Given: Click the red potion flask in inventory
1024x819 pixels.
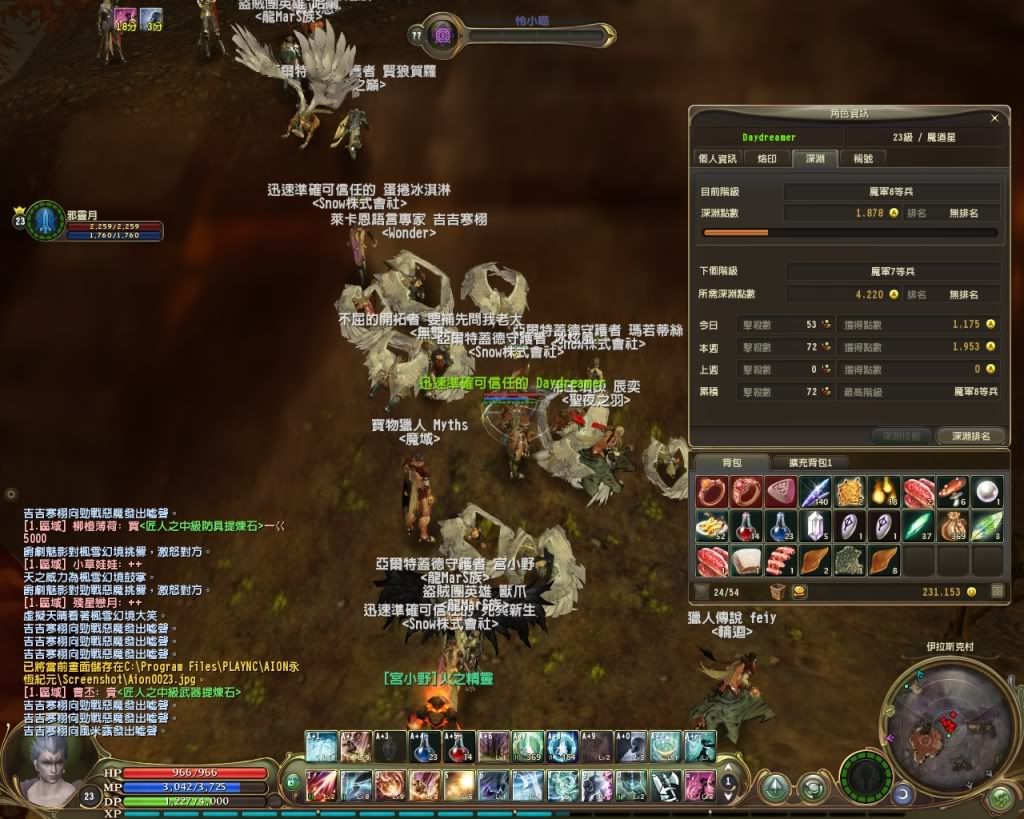Looking at the screenshot, I should [x=745, y=526].
